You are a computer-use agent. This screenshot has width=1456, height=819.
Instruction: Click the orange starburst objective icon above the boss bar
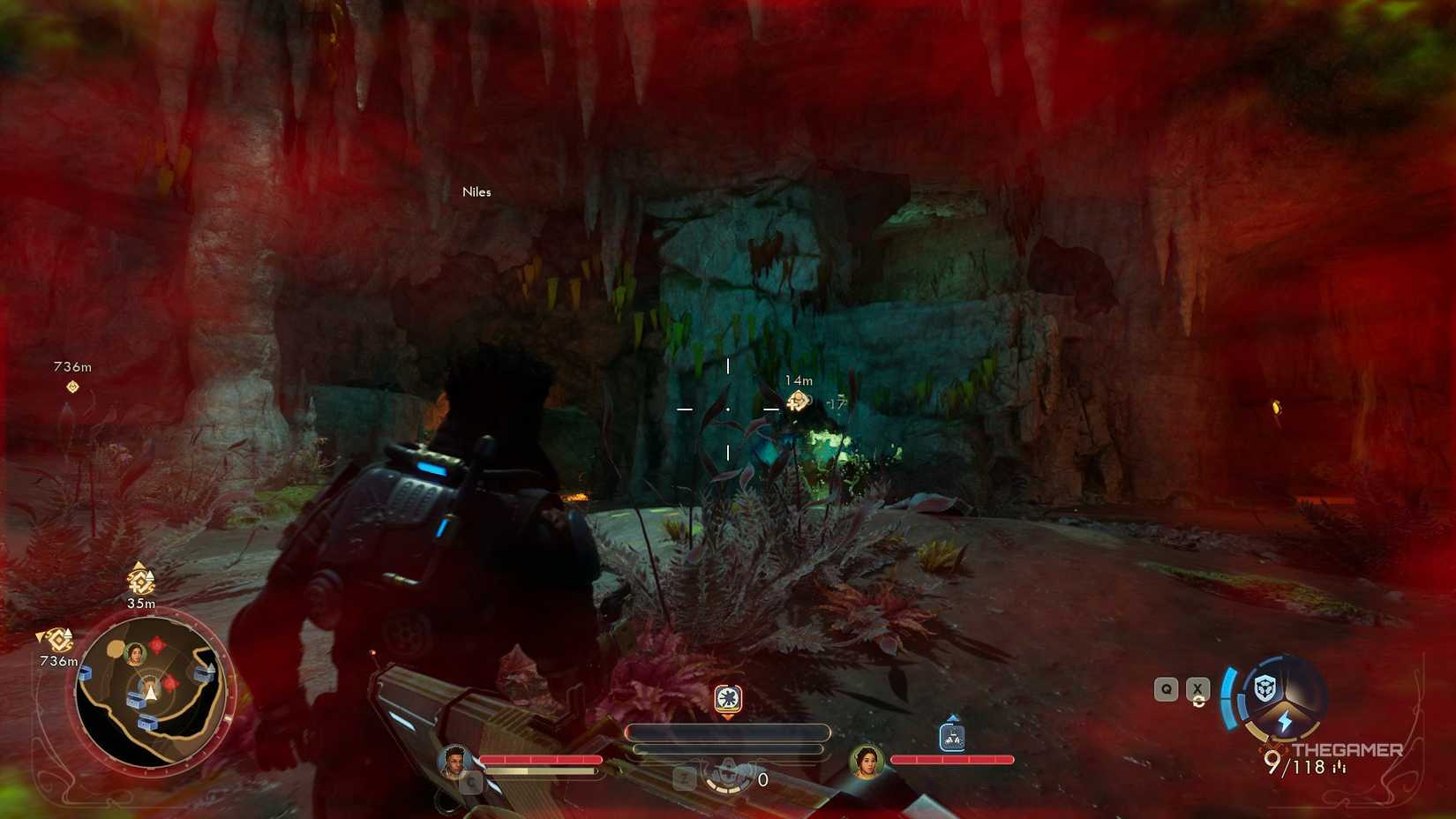pyautogui.click(x=728, y=697)
